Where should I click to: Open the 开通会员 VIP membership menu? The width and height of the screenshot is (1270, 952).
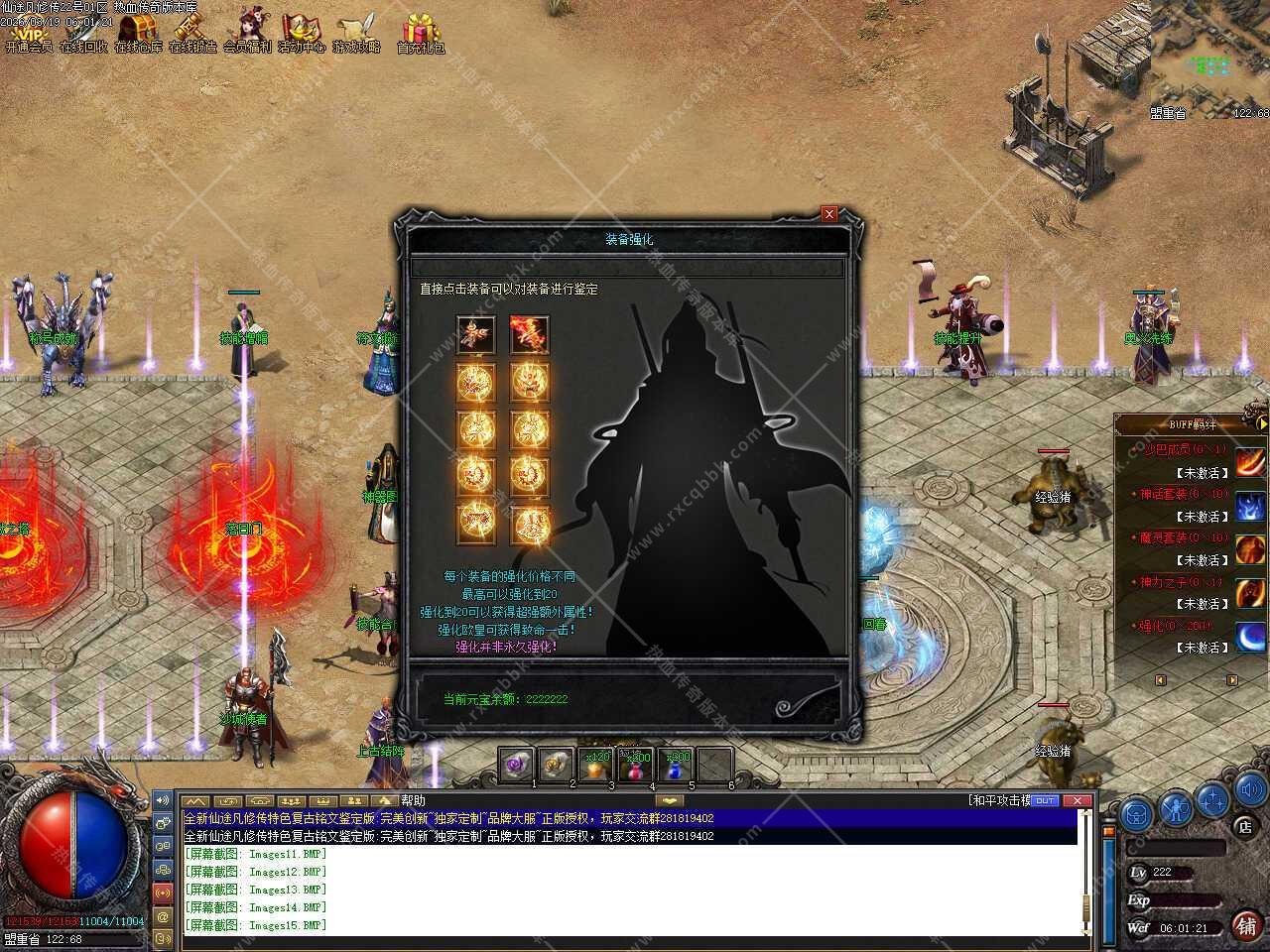pos(28,33)
